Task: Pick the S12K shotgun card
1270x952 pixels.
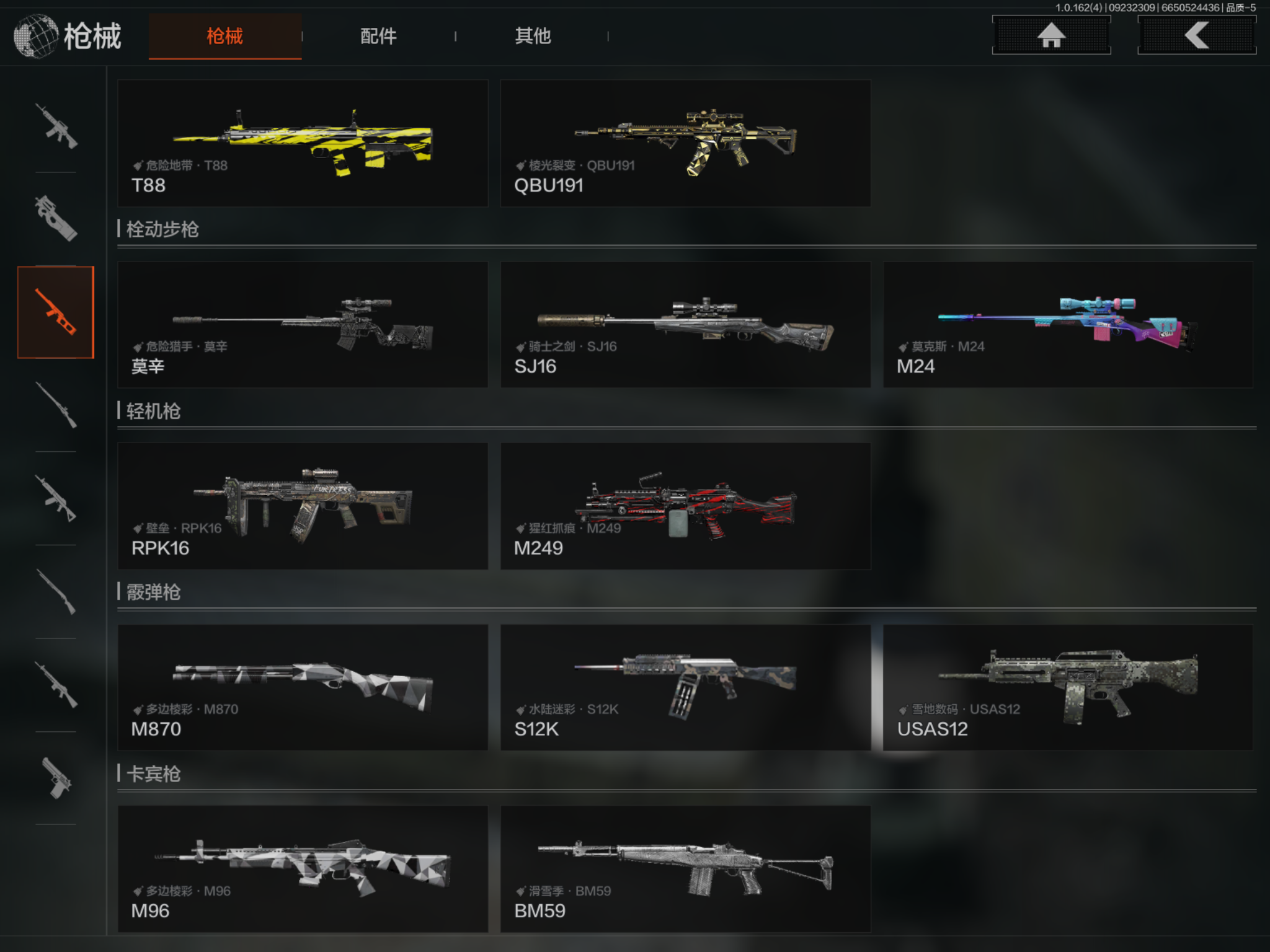Action: coord(685,687)
